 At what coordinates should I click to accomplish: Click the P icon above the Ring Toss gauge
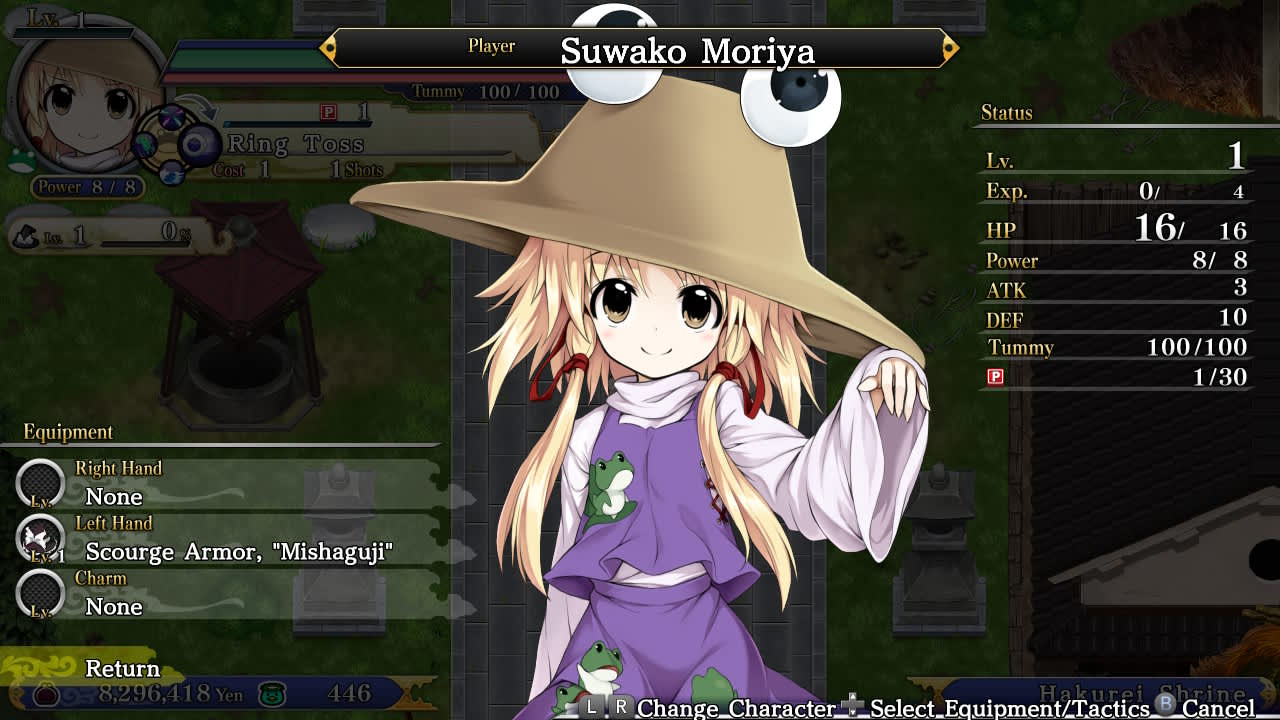328,113
